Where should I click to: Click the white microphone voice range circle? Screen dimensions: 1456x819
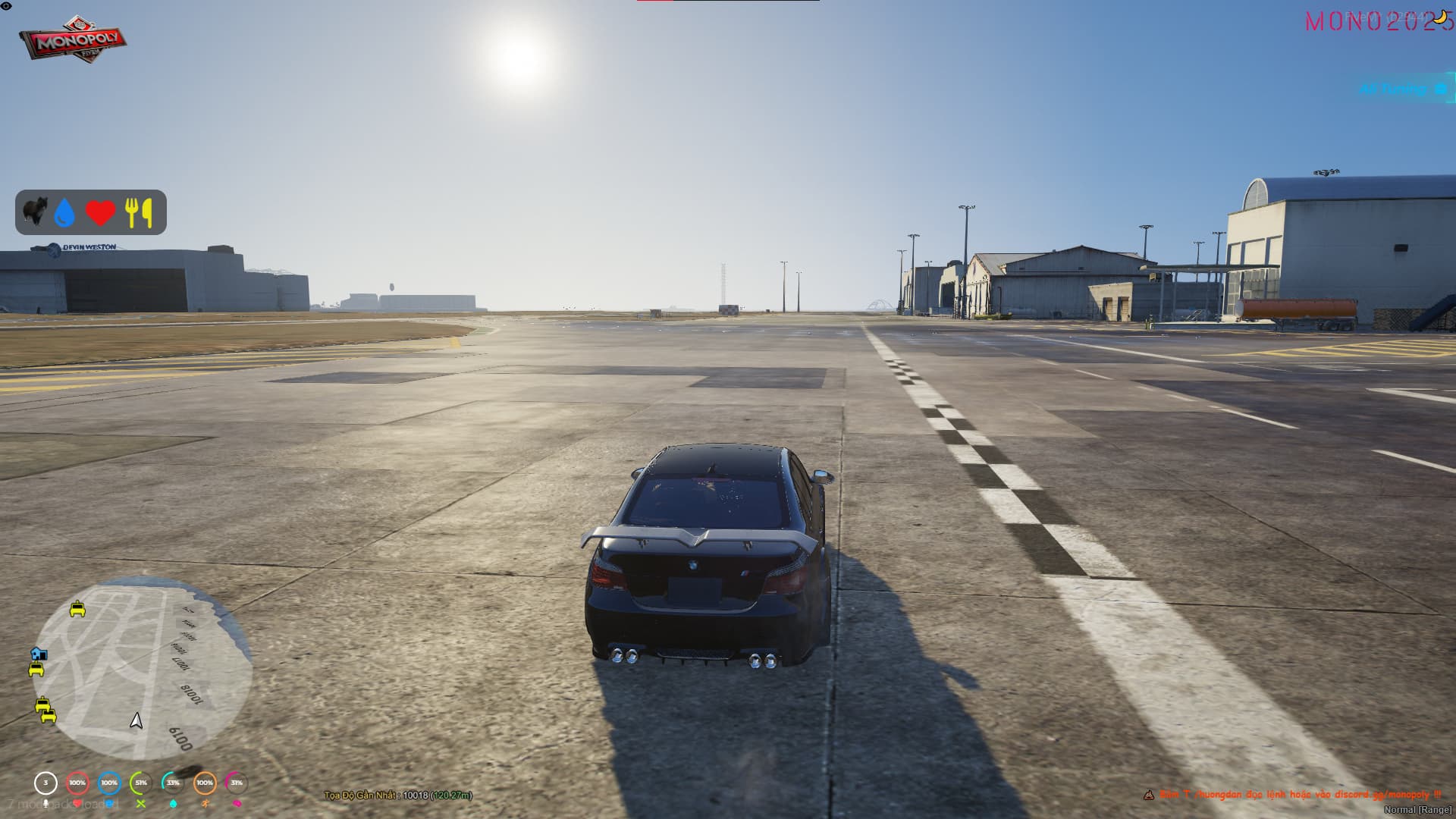click(45, 783)
